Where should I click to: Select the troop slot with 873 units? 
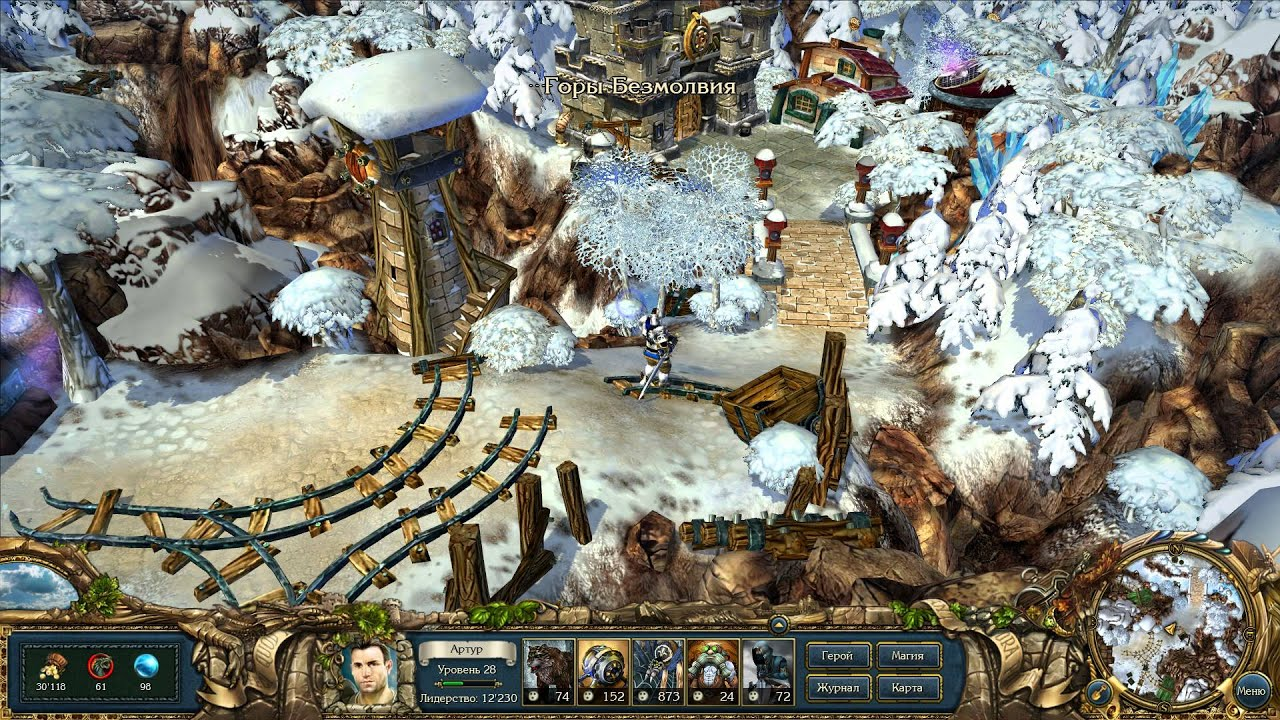658,671
